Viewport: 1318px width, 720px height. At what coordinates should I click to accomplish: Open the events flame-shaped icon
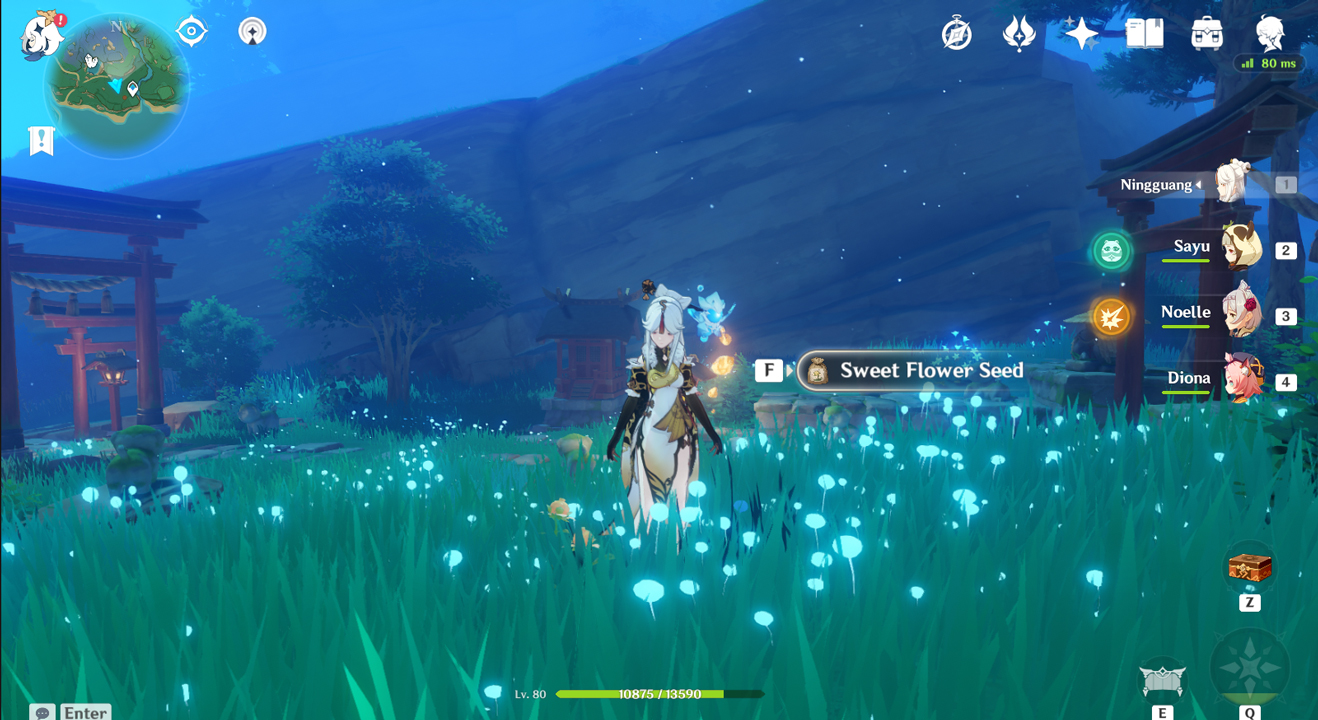pyautogui.click(x=1019, y=34)
